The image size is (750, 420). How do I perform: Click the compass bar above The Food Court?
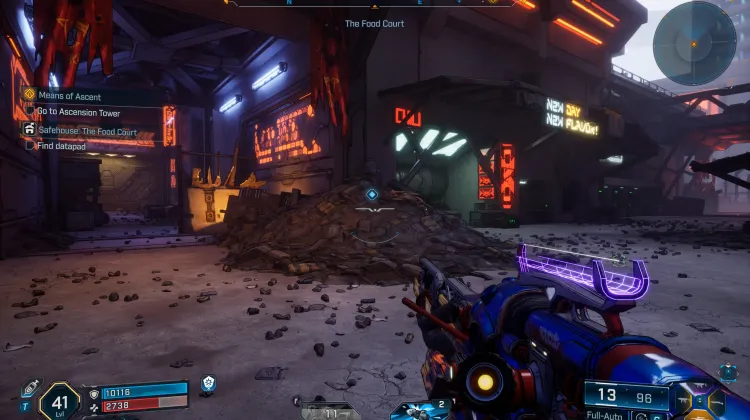click(374, 4)
